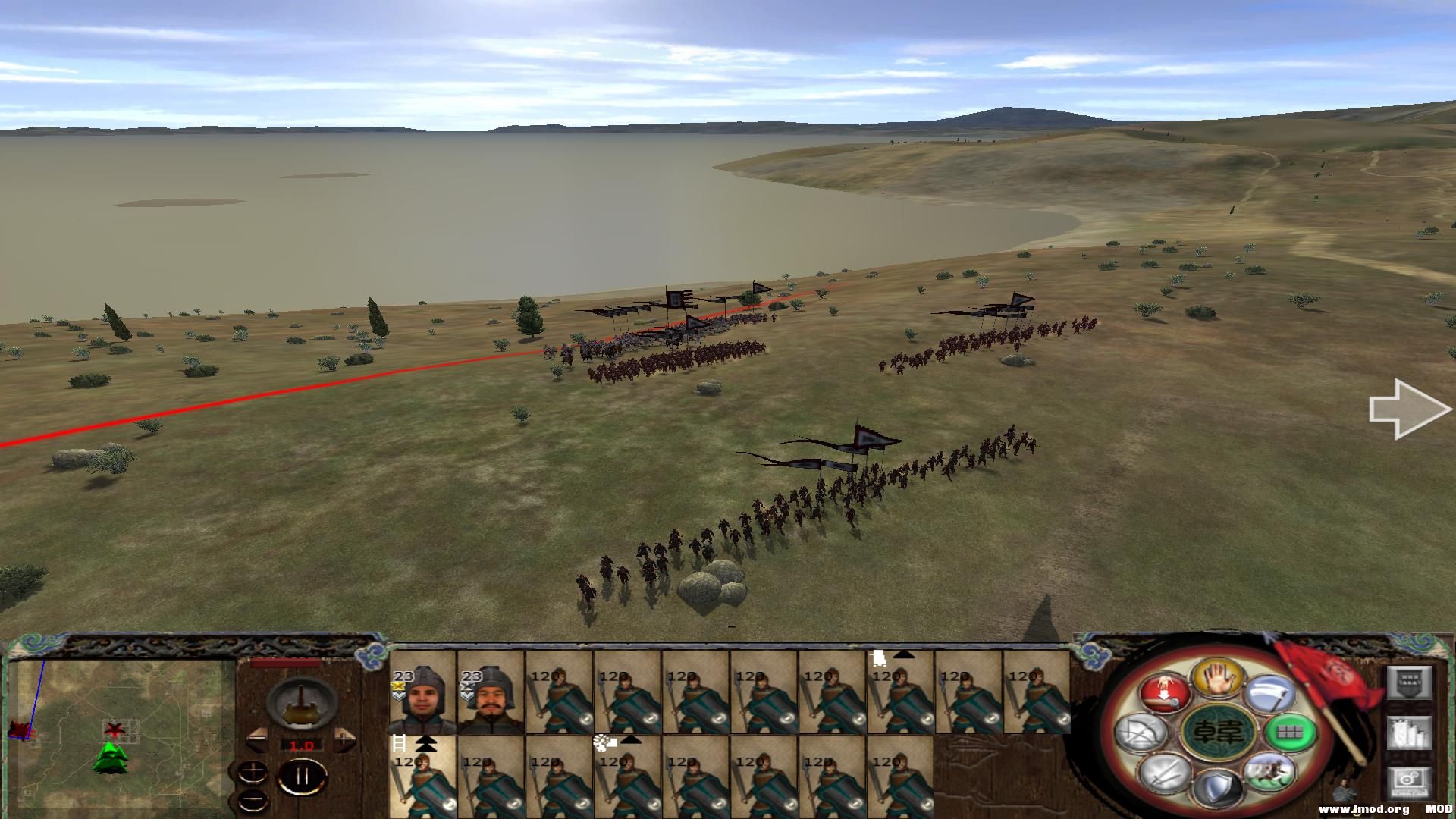Open group formations with the green grid icon
Screen dimensions: 1456x819
[1288, 733]
